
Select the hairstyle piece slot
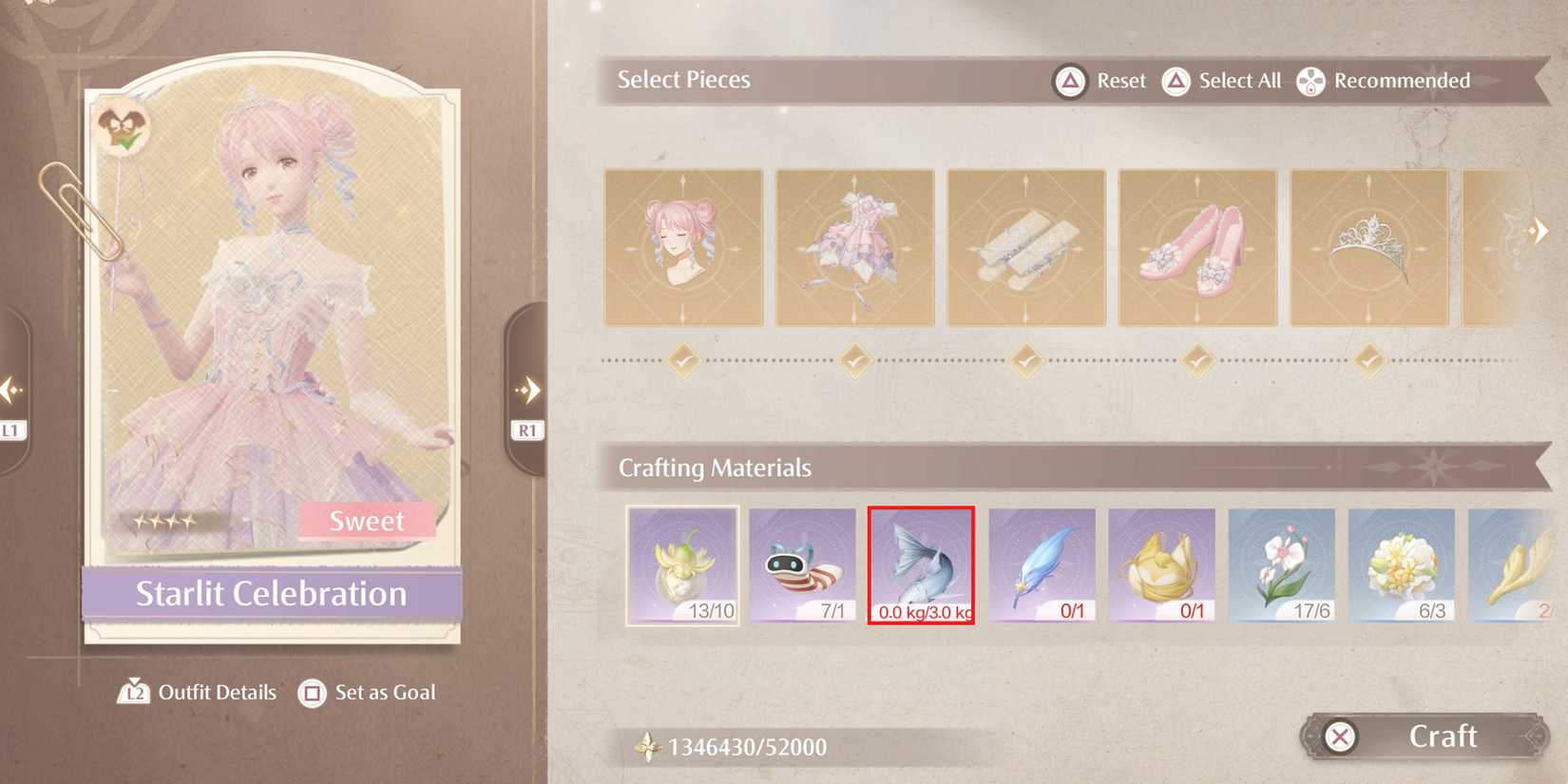pyautogui.click(x=683, y=246)
